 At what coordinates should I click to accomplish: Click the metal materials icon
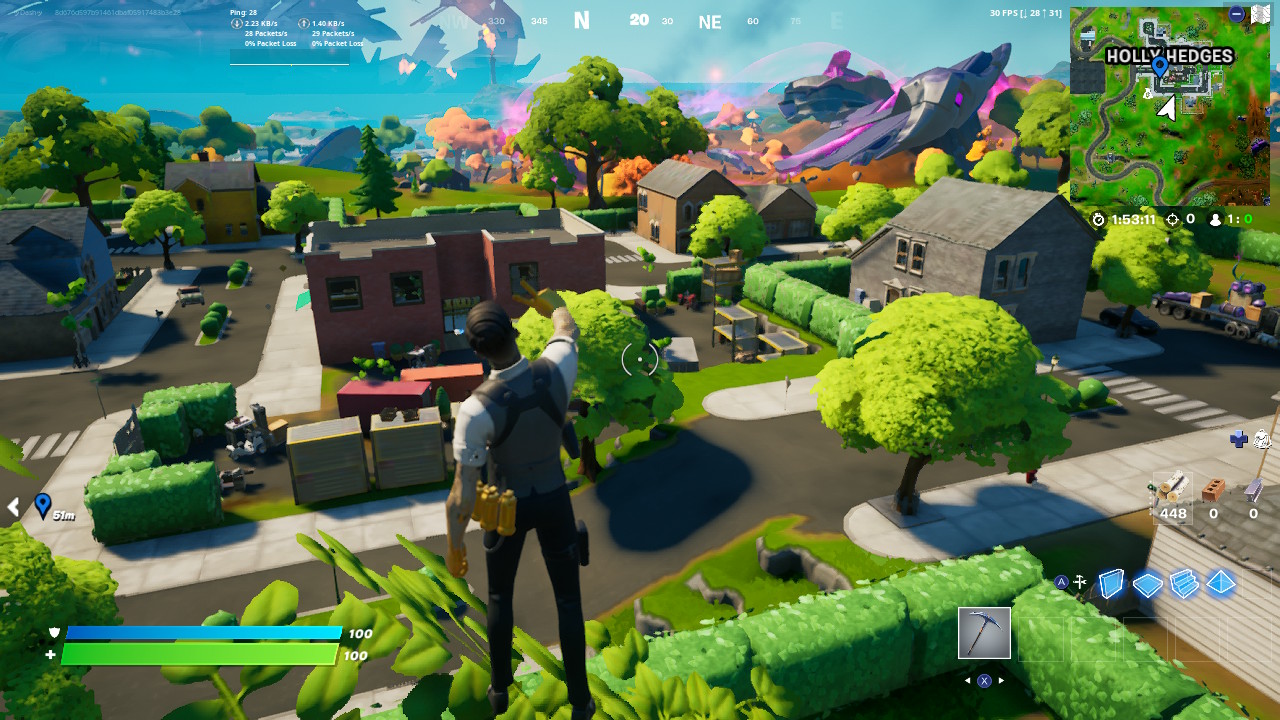(x=1253, y=492)
